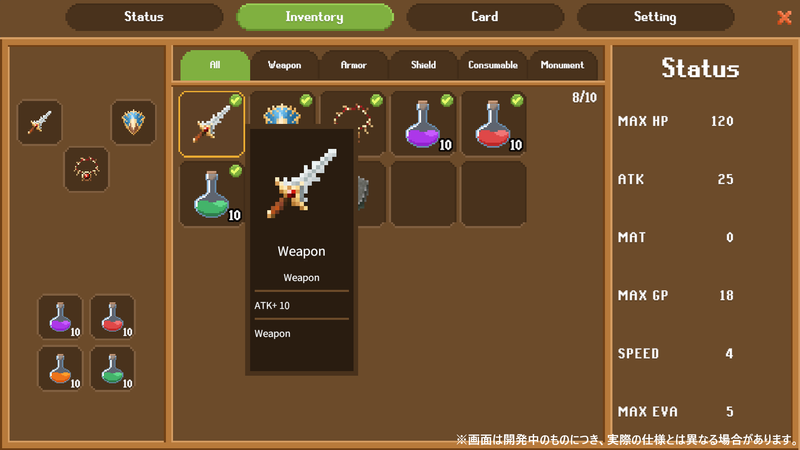Open the Monument category tab

pyautogui.click(x=562, y=65)
